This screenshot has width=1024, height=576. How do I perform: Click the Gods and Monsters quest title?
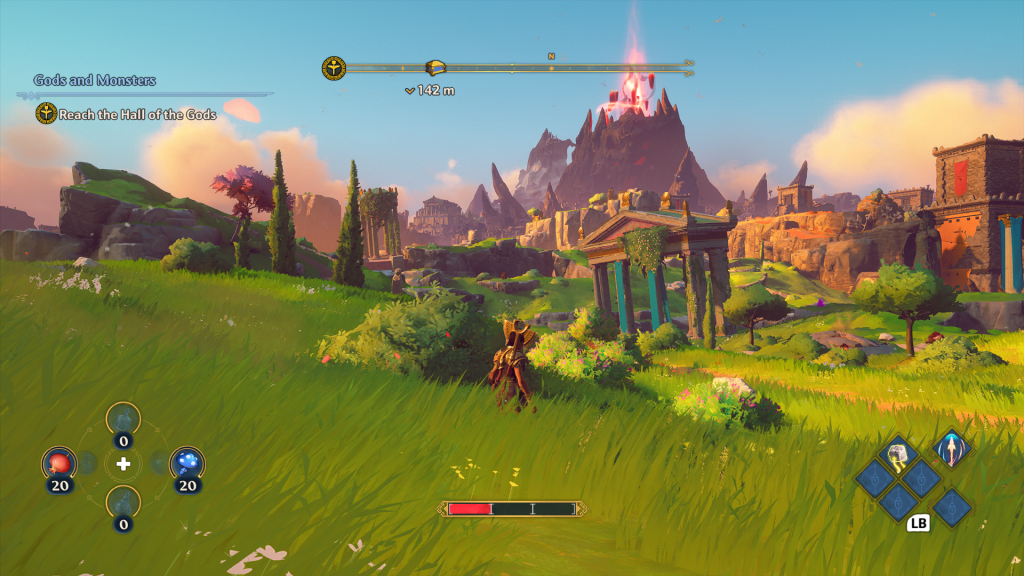coord(95,80)
